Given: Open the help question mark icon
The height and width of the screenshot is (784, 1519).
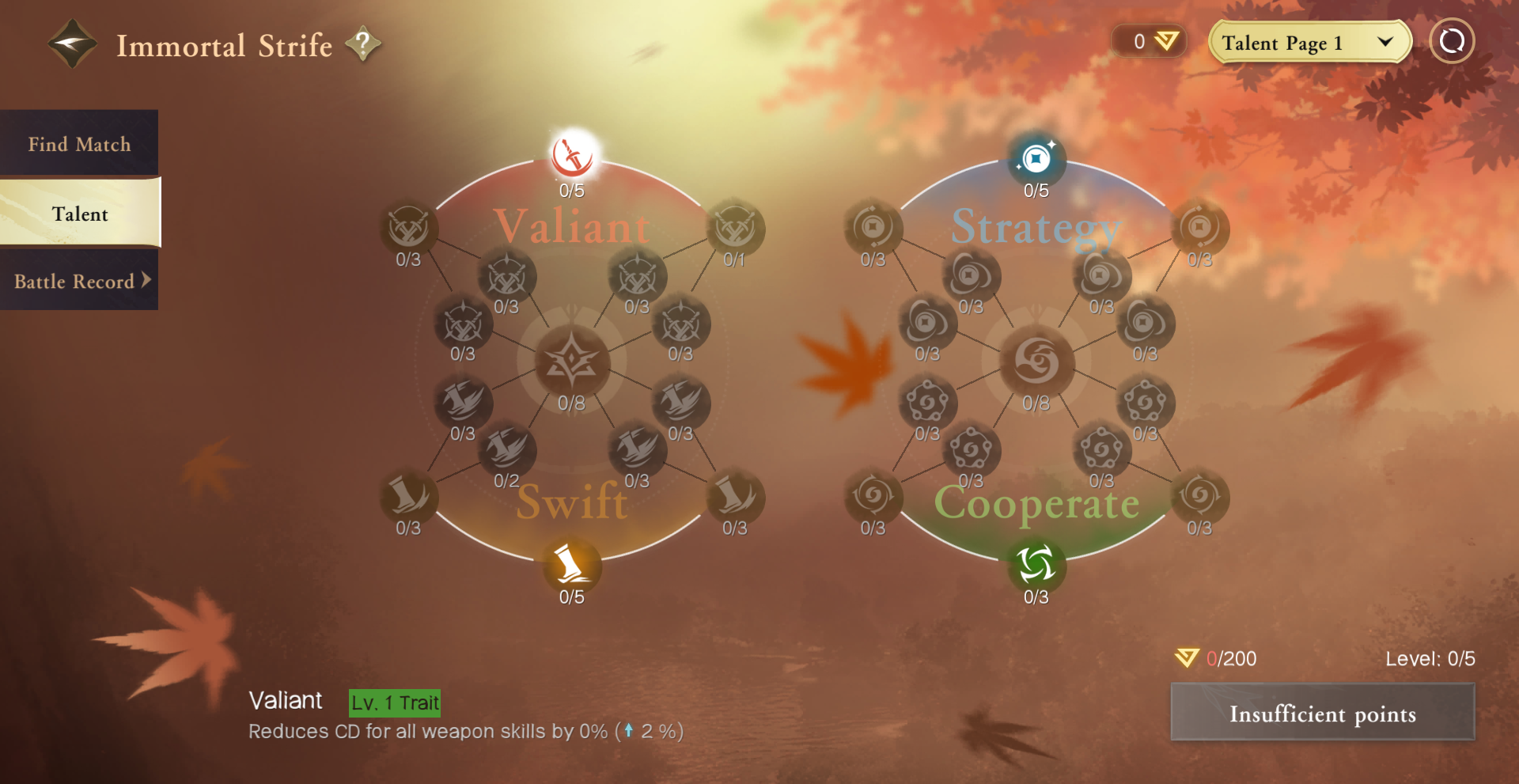Looking at the screenshot, I should tap(363, 44).
